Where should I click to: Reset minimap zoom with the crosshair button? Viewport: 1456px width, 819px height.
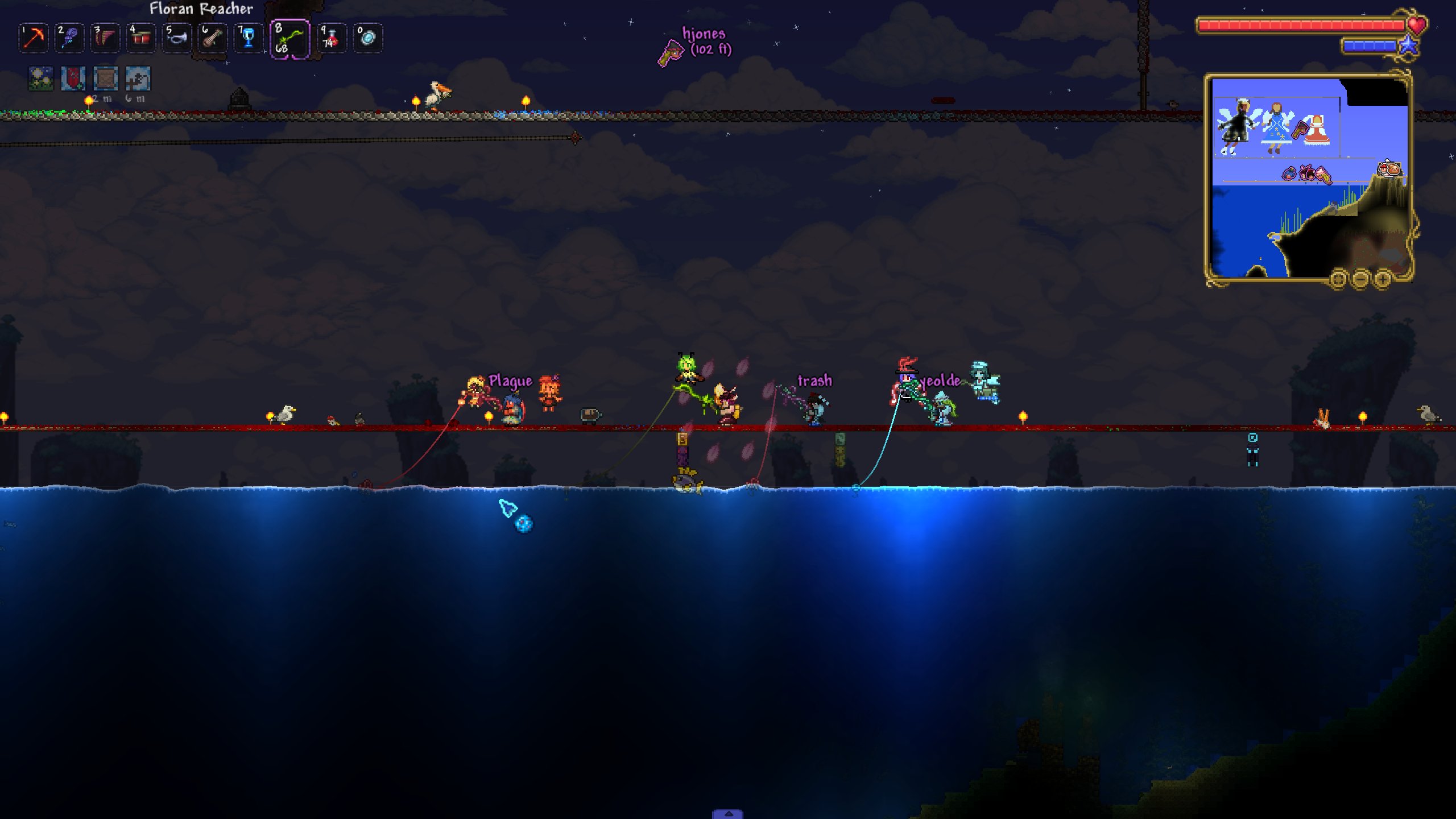tap(1338, 279)
